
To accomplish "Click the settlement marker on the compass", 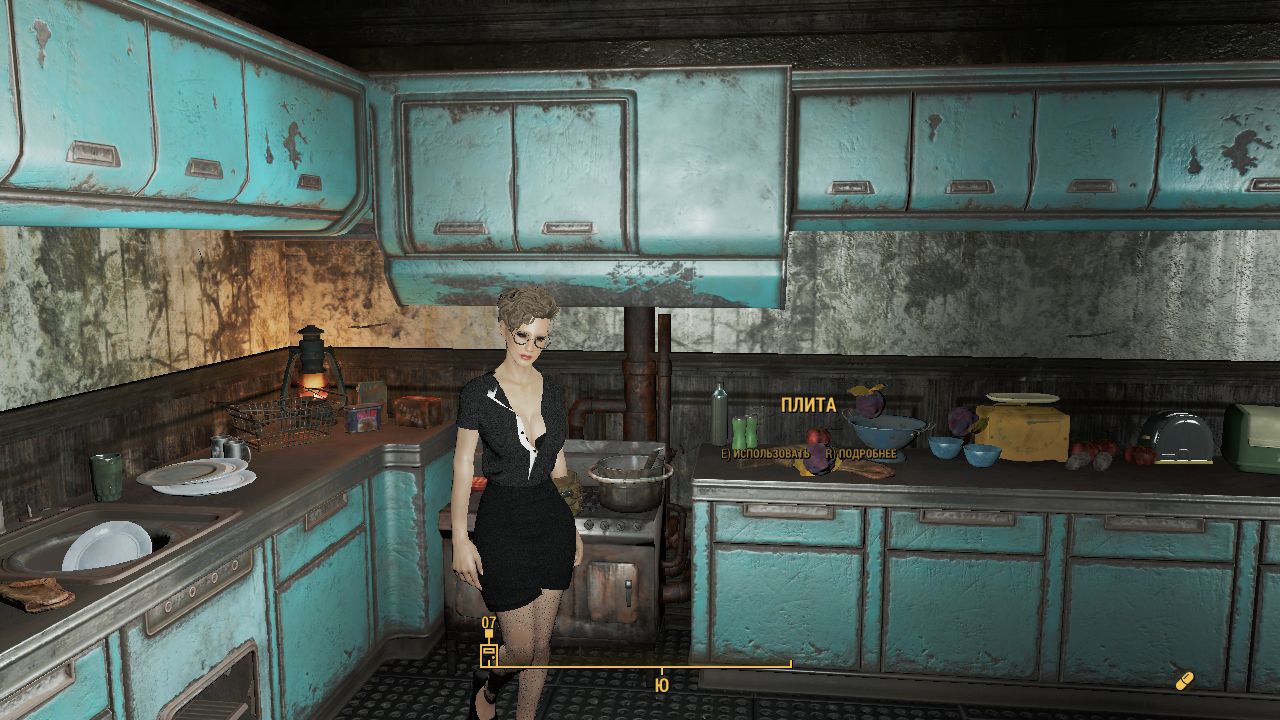I will tap(488, 656).
